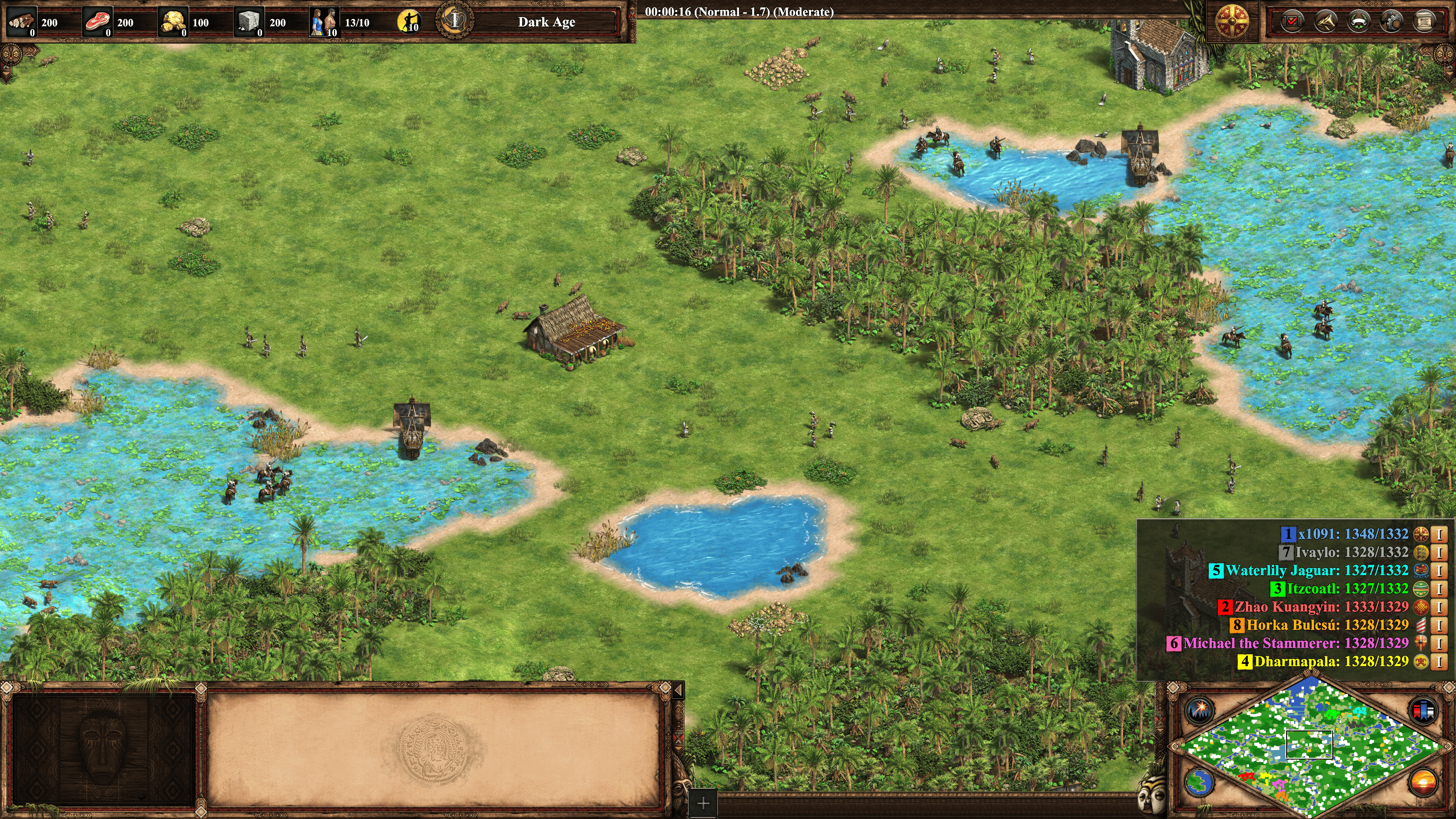
Task: Open the objectives checklist button
Action: click(1292, 22)
